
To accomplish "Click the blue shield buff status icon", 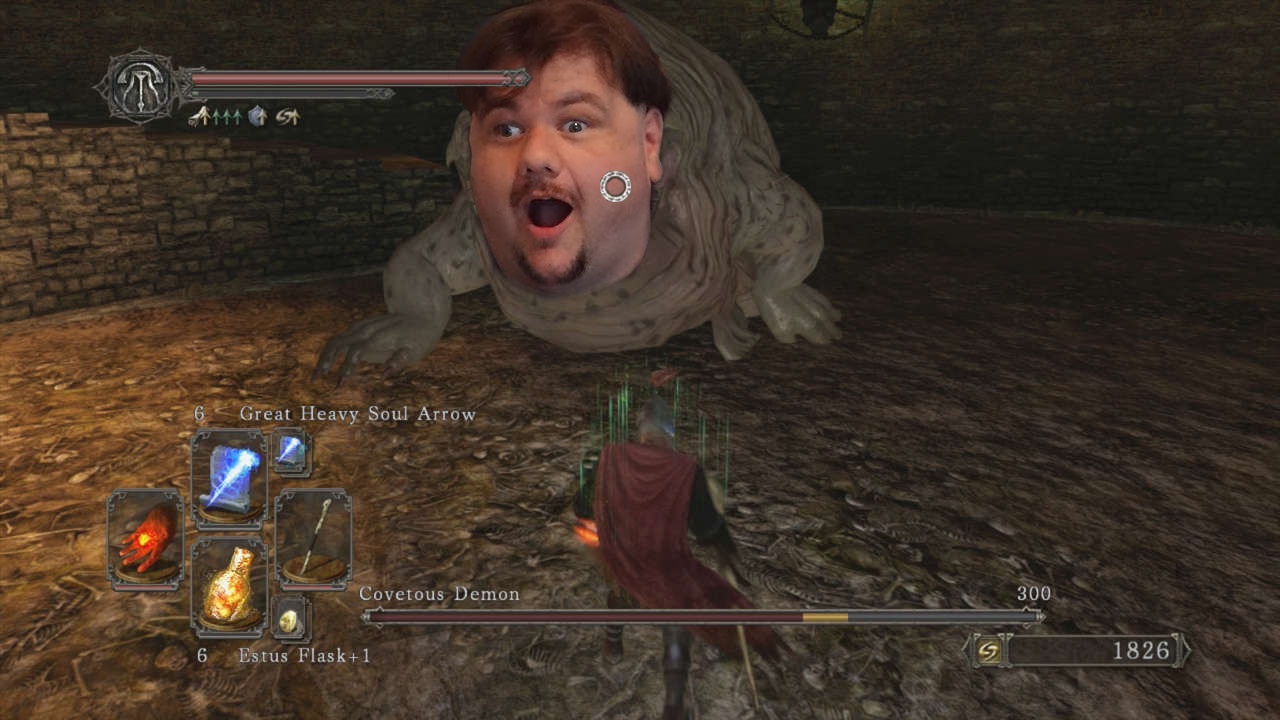I will (x=256, y=117).
